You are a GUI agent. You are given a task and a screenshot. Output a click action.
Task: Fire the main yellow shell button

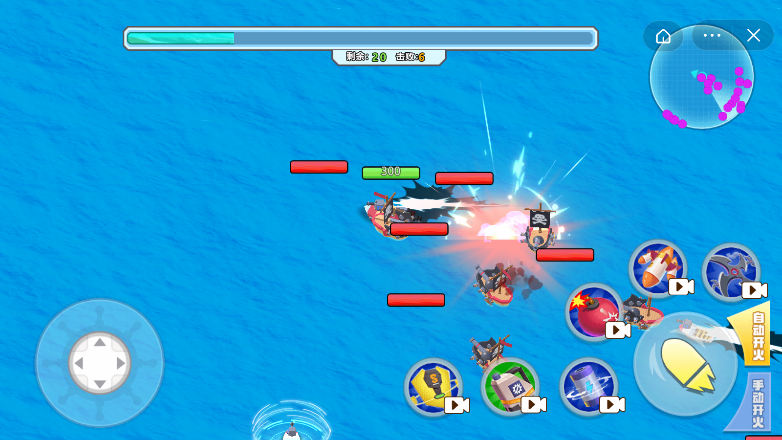click(685, 365)
